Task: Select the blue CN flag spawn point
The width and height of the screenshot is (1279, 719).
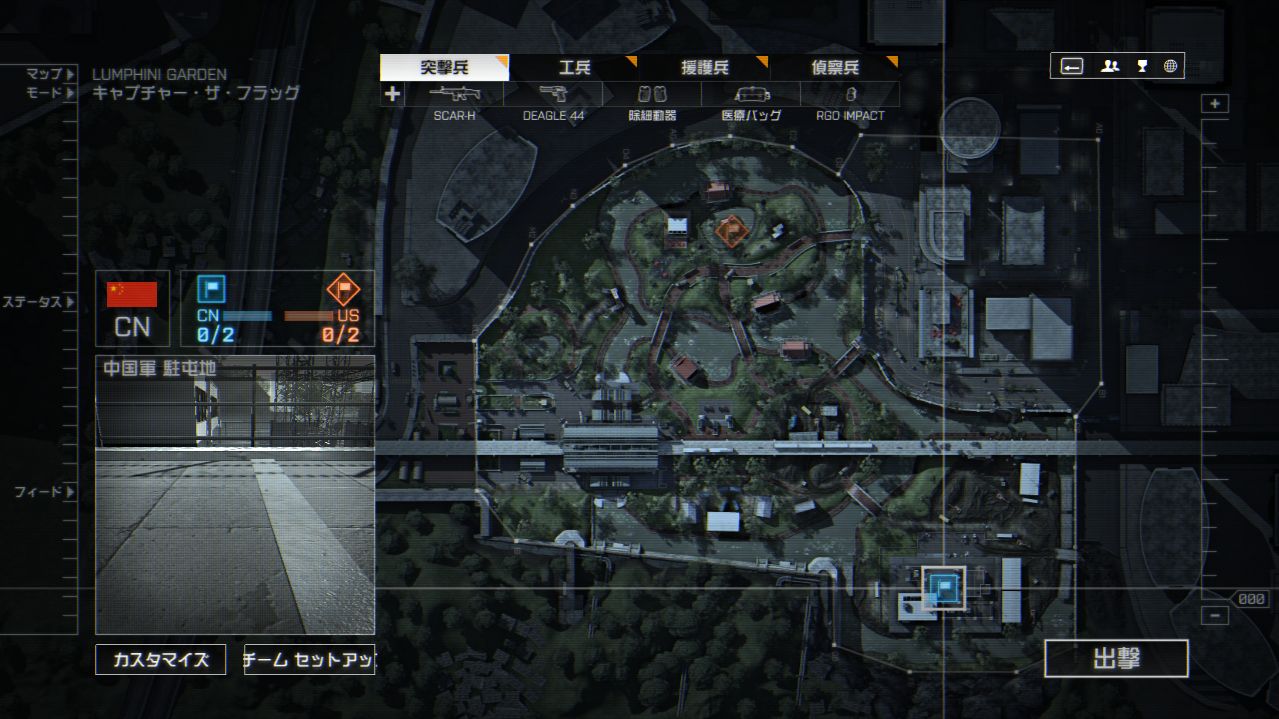Action: [941, 587]
